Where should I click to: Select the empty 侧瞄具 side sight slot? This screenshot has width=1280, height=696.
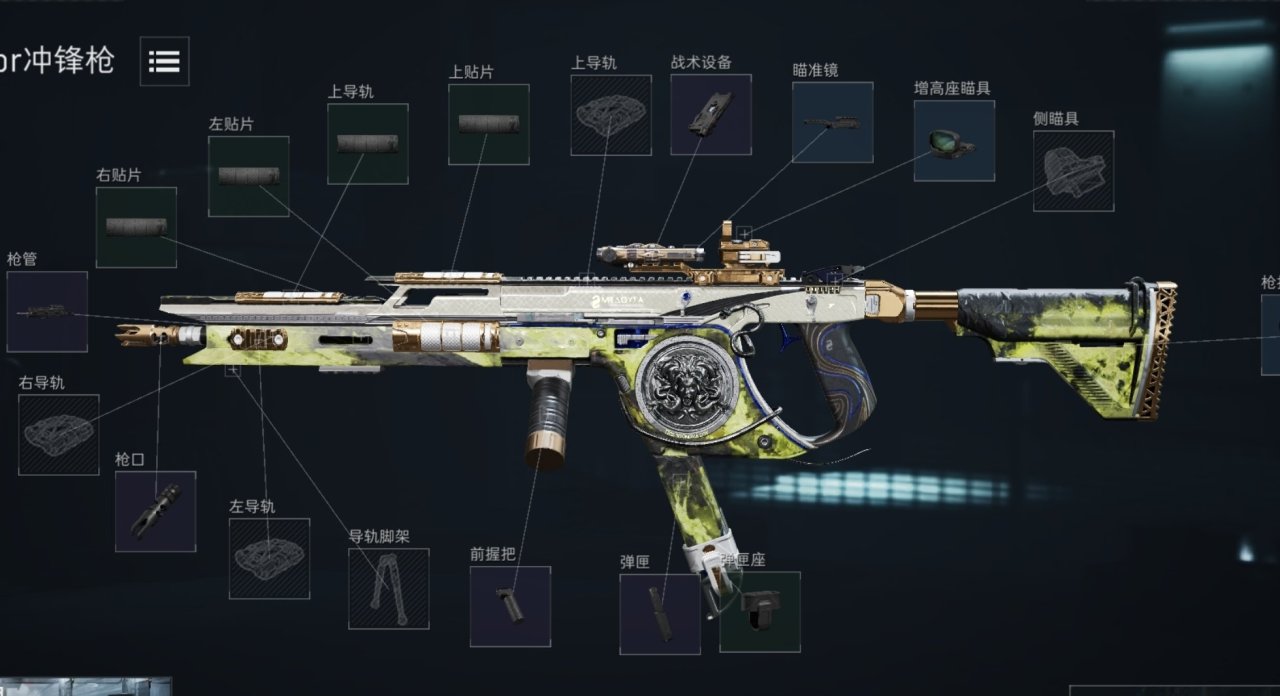pos(1073,171)
